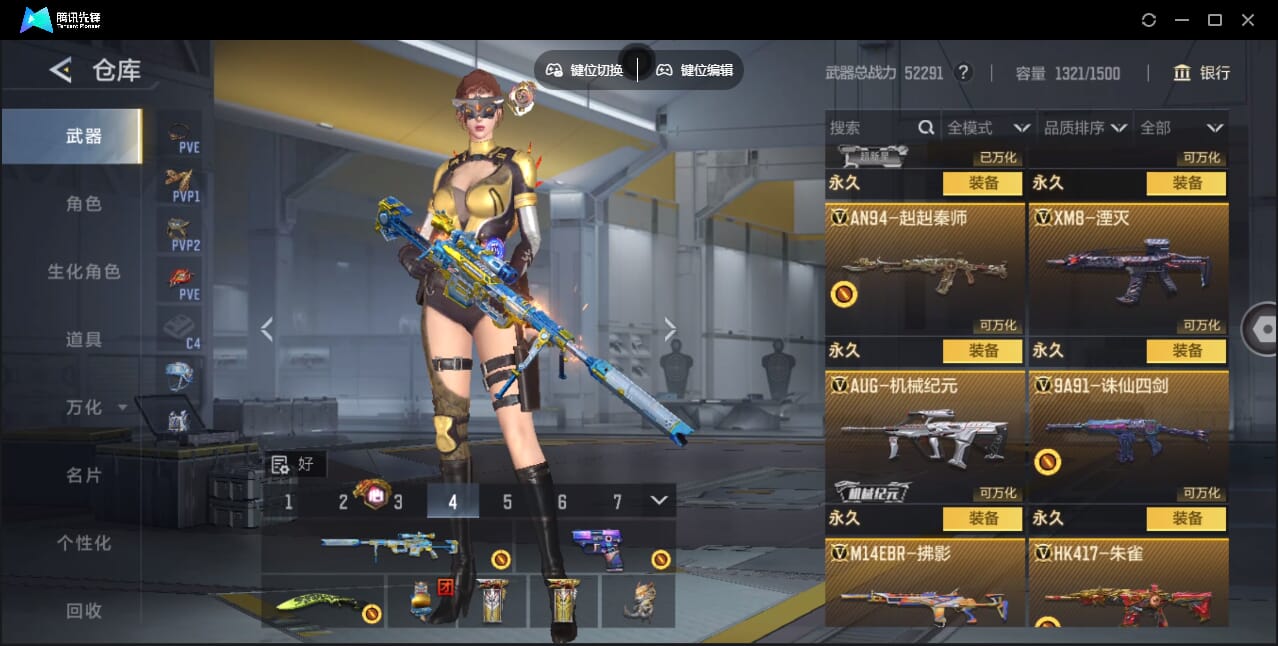Open the 生化角色 category
Screen dimensions: 1278x646
pyautogui.click(x=84, y=272)
